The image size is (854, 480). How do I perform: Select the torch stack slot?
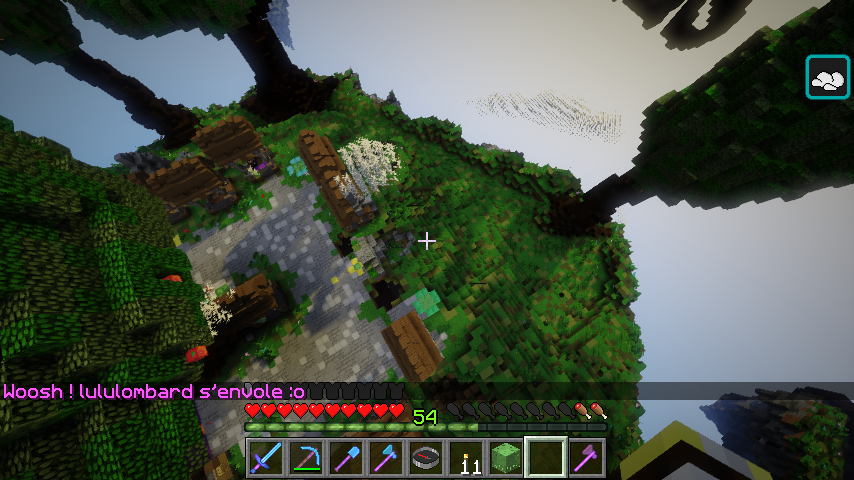click(x=466, y=458)
